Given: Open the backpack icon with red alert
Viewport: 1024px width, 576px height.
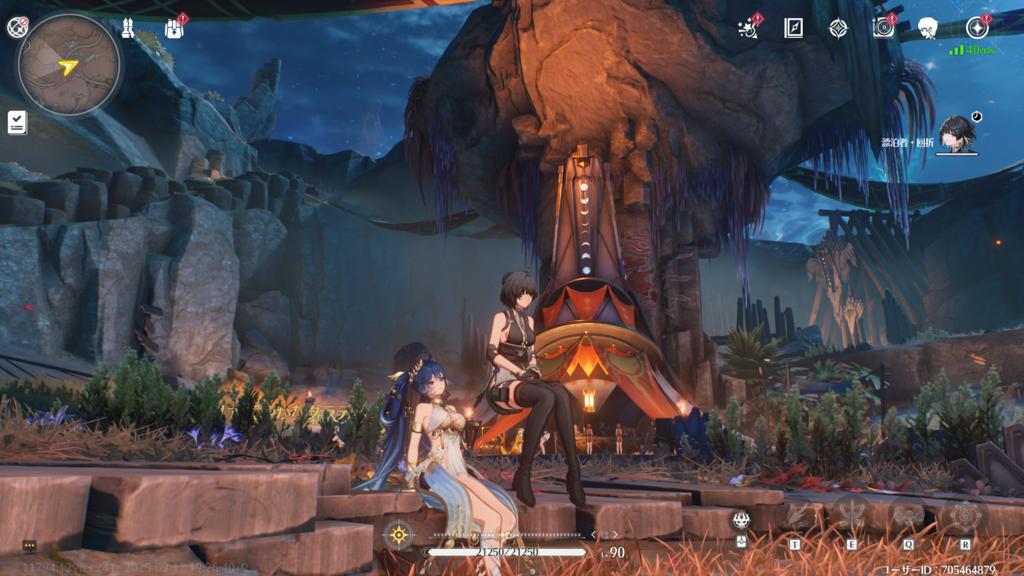Looking at the screenshot, I should [174, 28].
